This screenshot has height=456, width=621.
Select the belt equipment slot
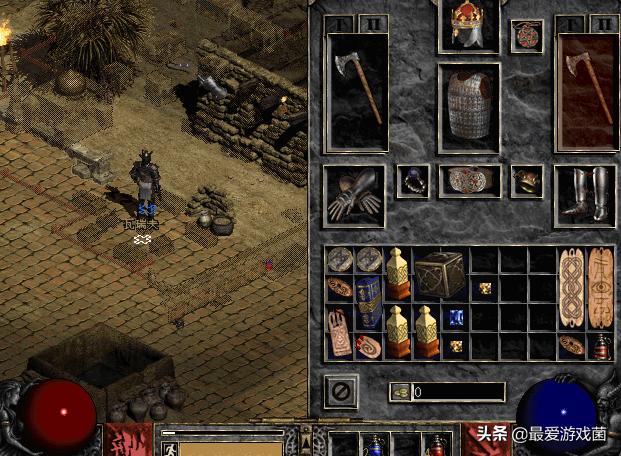coord(469,180)
